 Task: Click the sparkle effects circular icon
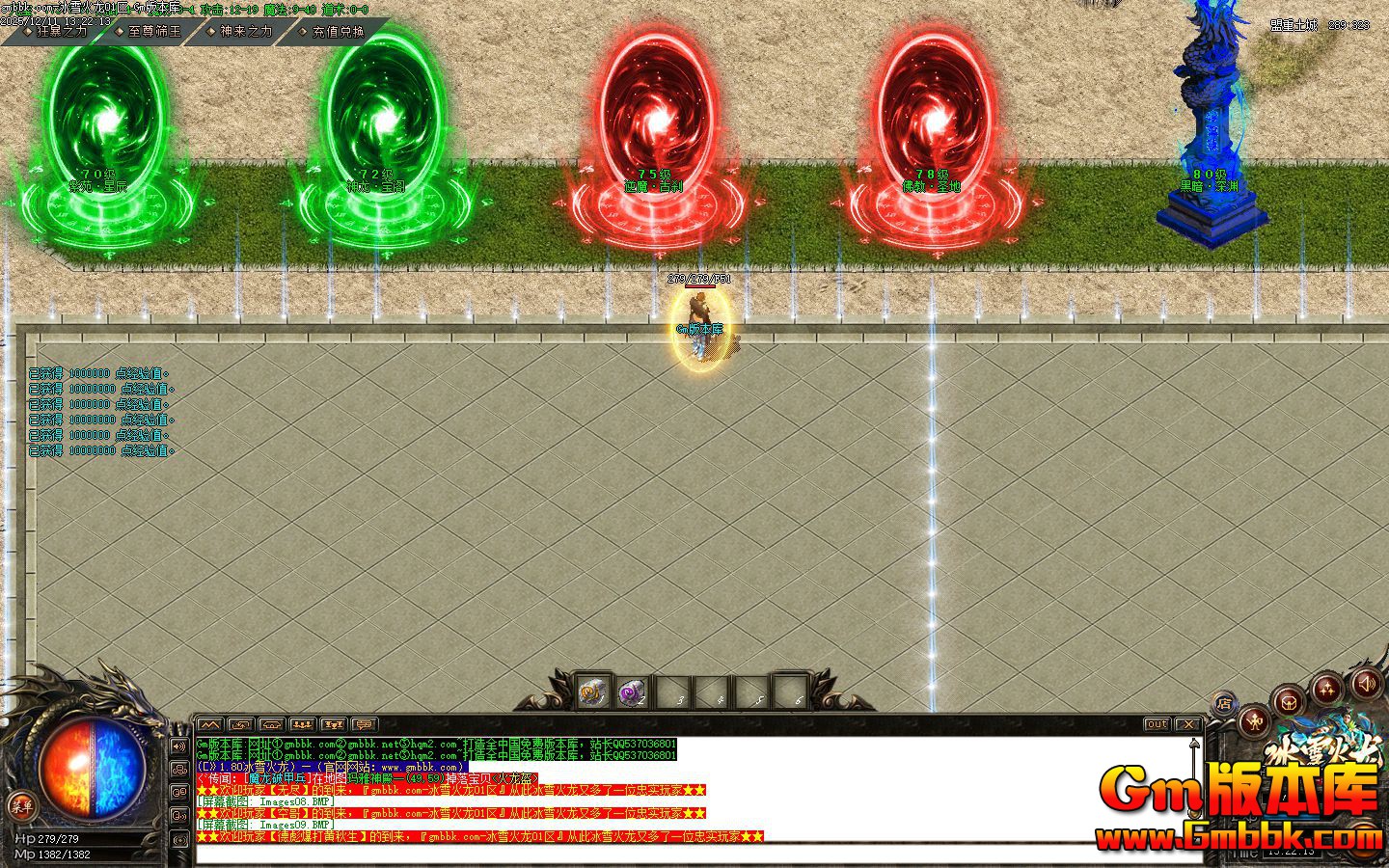1327,688
